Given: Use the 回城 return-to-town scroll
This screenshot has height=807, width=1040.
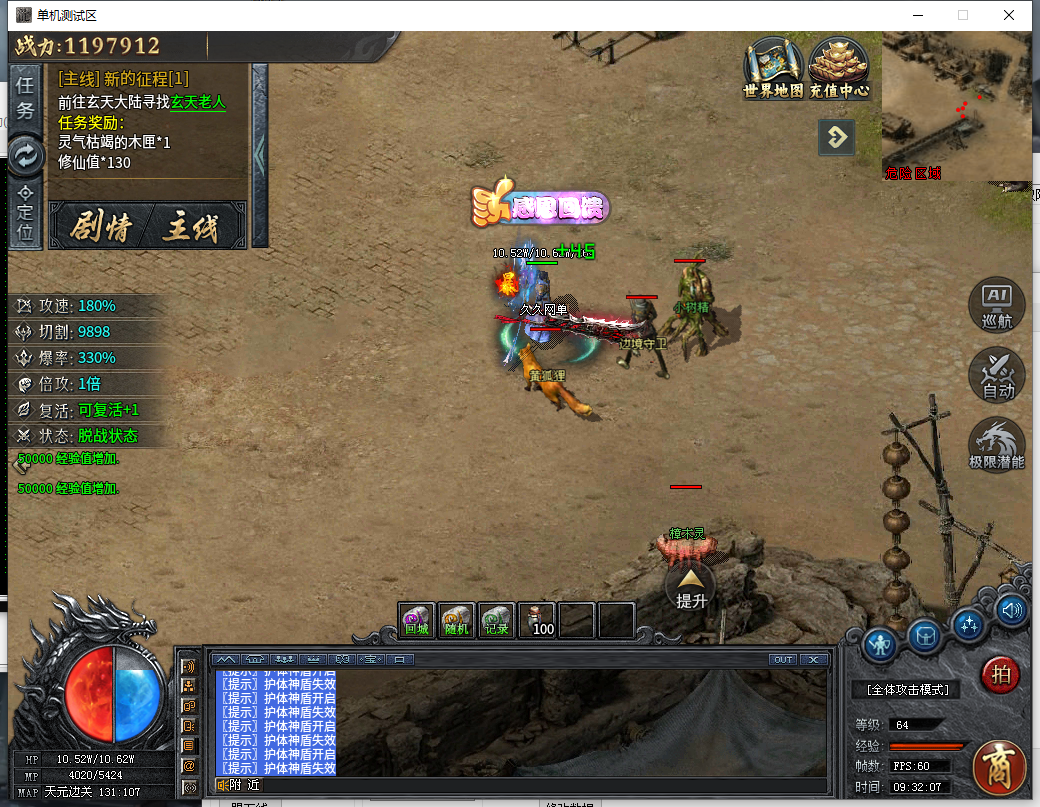Looking at the screenshot, I should point(417,620).
